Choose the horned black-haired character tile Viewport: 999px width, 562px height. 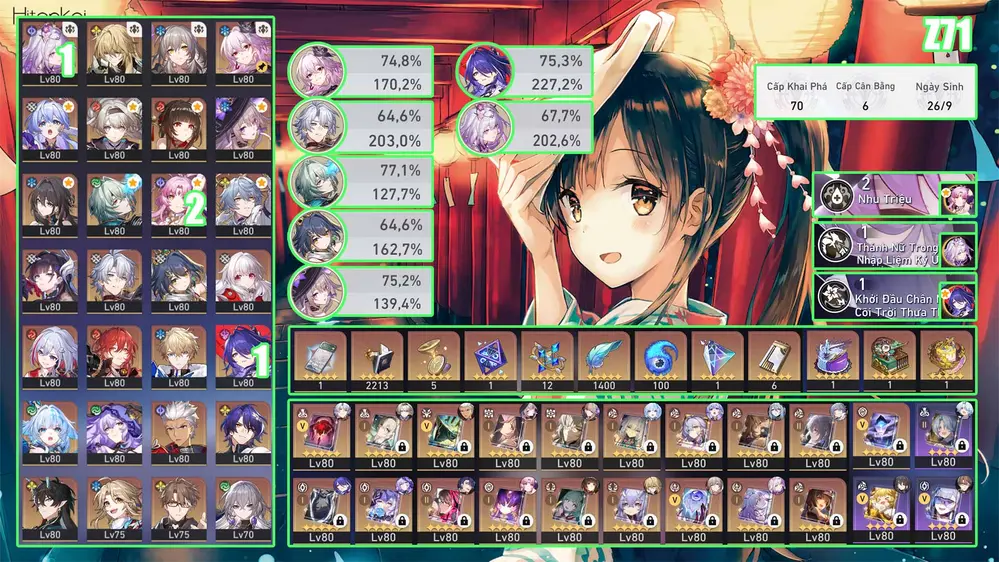pyautogui.click(x=51, y=508)
